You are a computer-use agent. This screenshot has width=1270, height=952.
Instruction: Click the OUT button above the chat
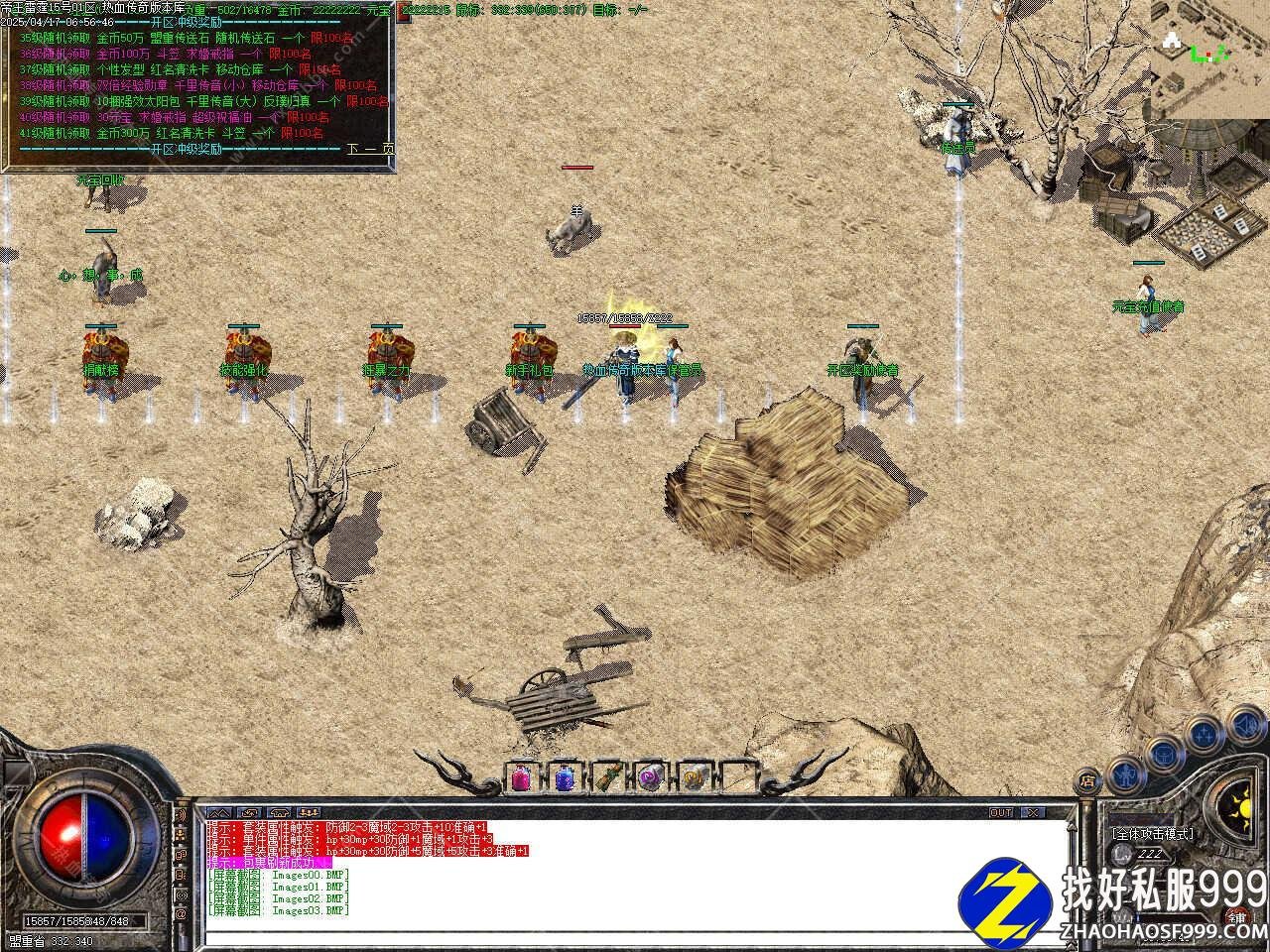pyautogui.click(x=1001, y=812)
